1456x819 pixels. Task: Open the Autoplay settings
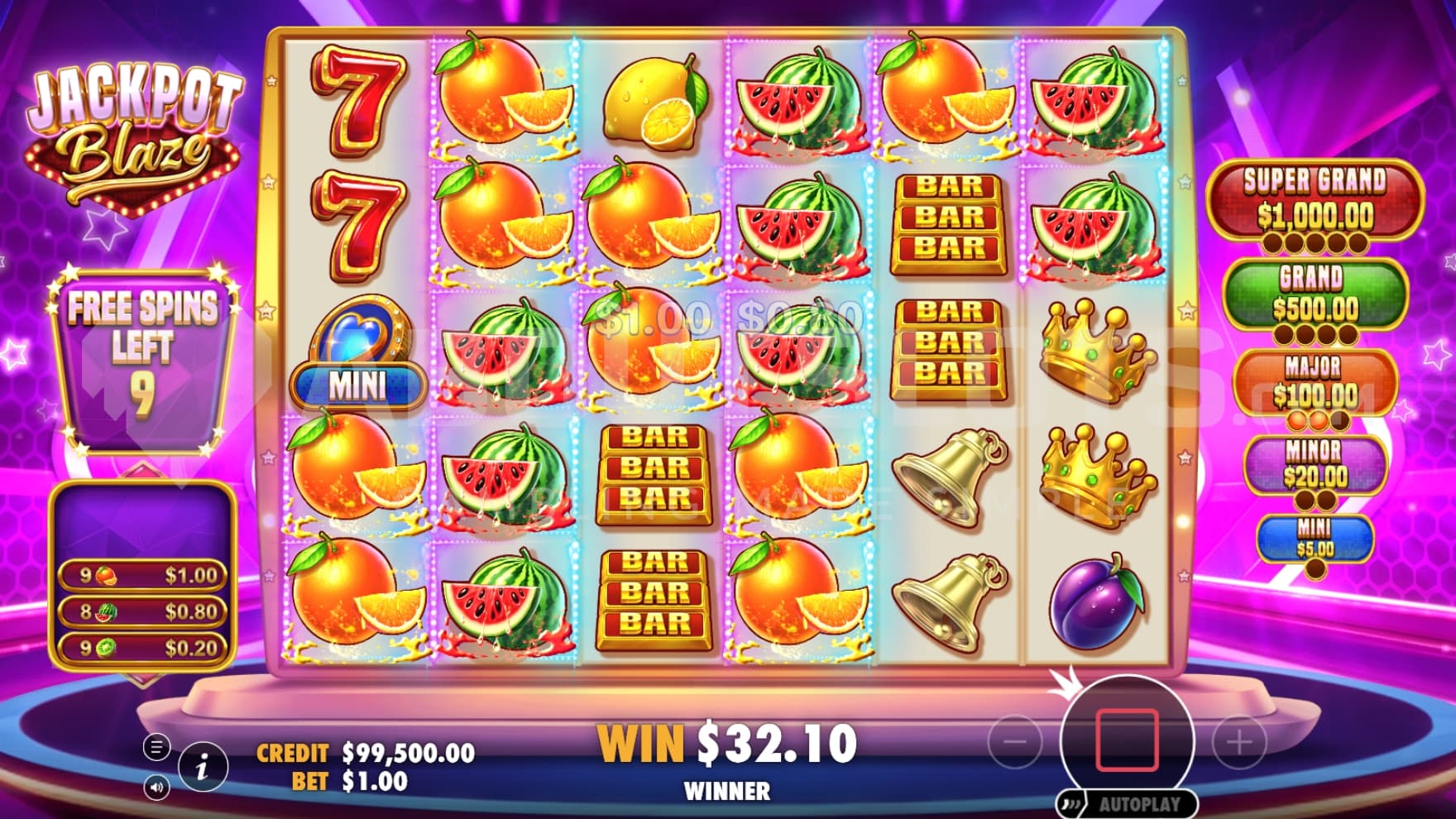(1128, 802)
